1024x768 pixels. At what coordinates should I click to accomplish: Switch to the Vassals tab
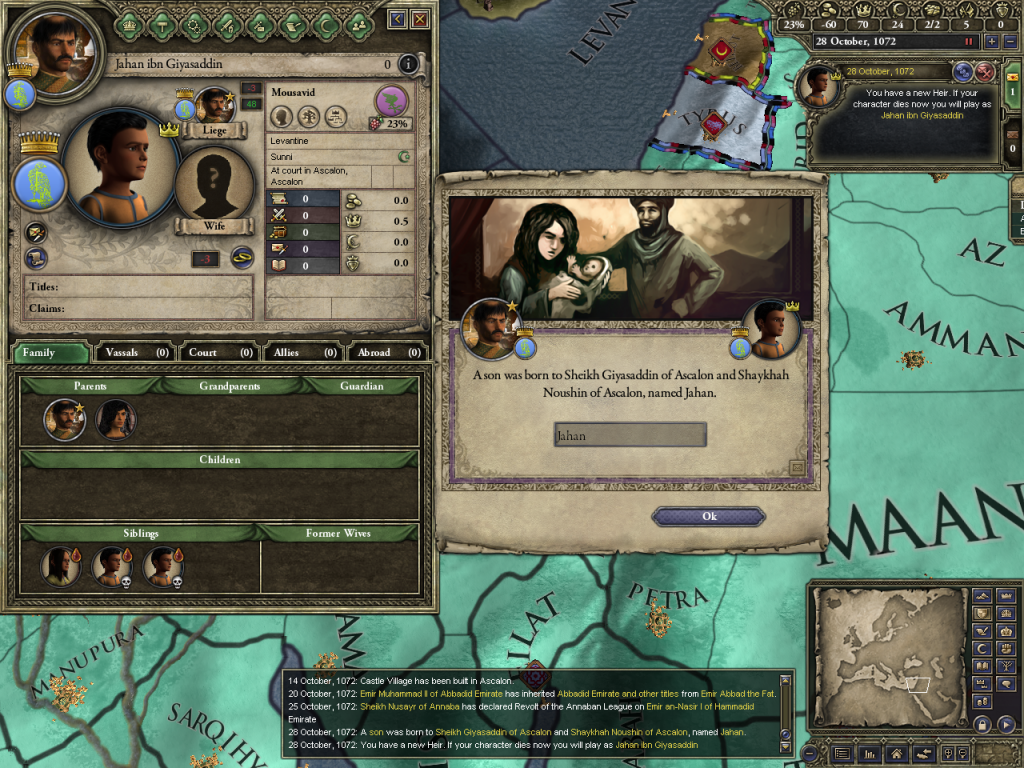pos(134,352)
